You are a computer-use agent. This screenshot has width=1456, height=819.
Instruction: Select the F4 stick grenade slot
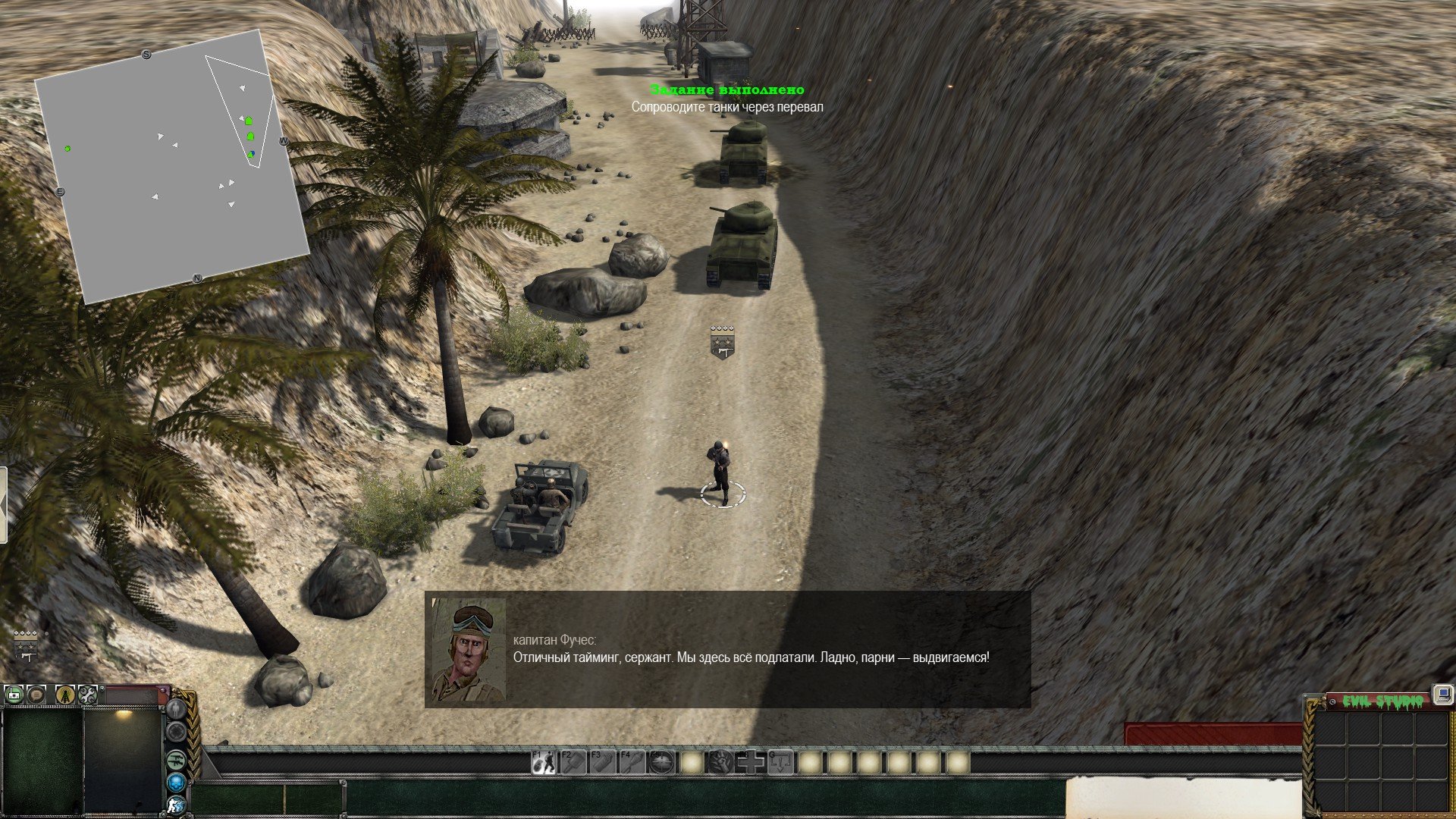pyautogui.click(x=632, y=762)
